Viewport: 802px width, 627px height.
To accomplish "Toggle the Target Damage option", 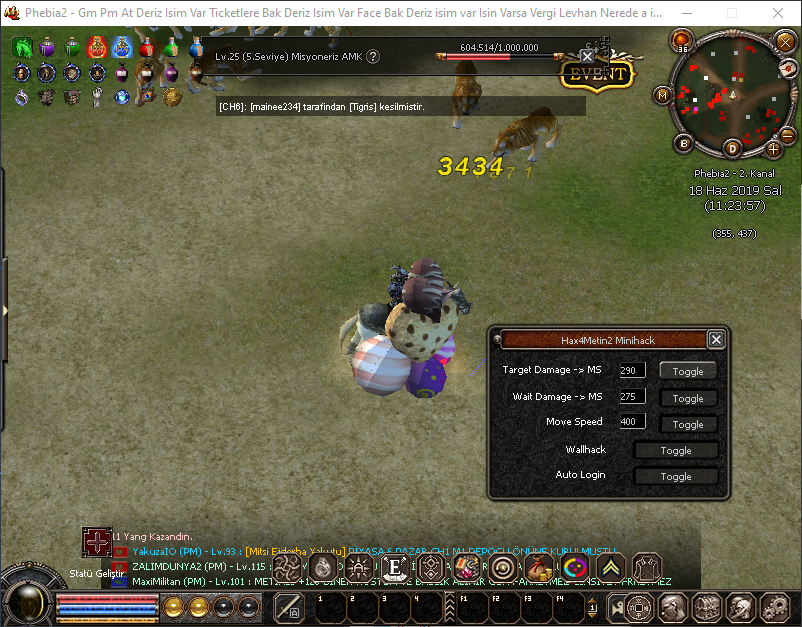I will 688,371.
